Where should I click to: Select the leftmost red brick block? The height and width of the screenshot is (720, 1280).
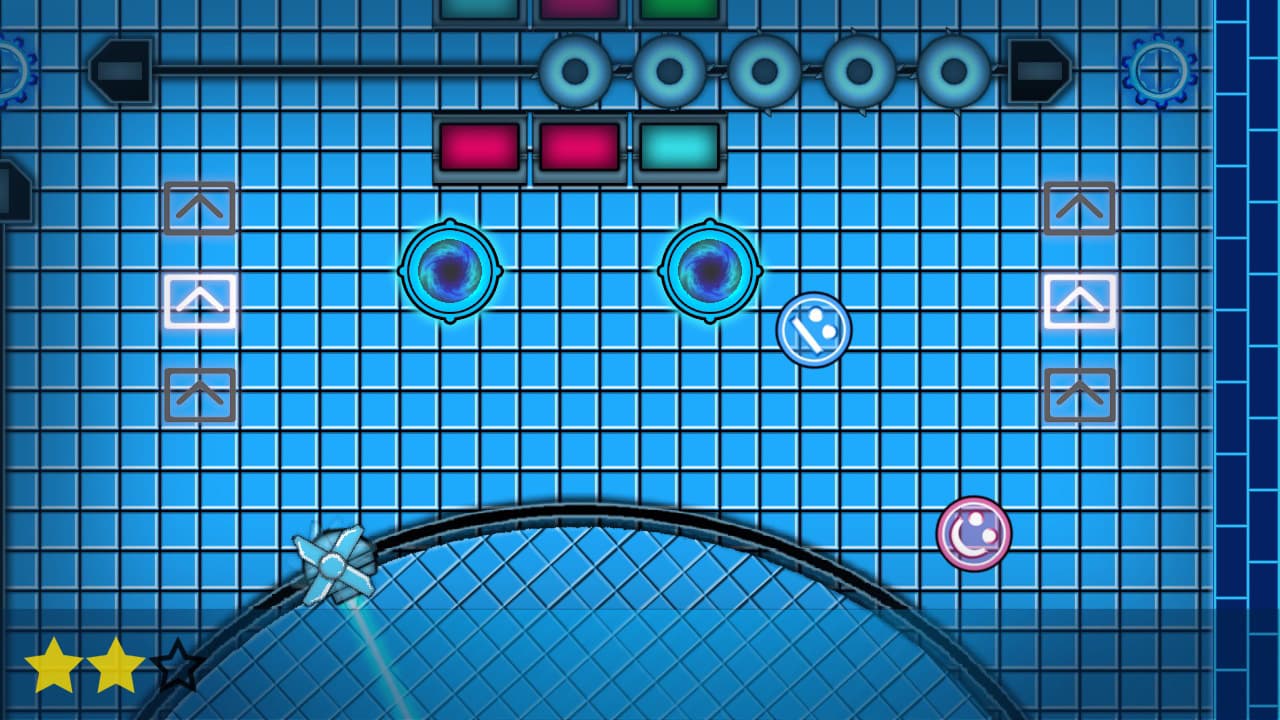[x=479, y=148]
